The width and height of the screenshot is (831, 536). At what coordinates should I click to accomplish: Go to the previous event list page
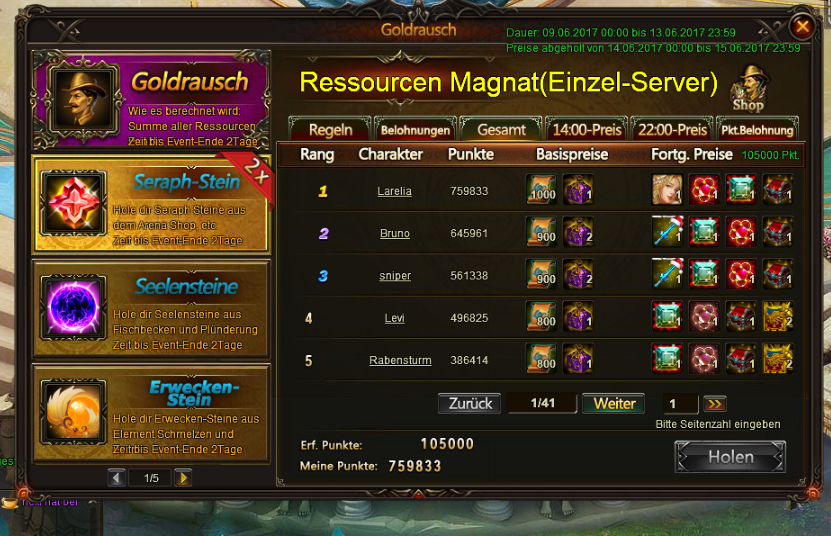[x=117, y=478]
